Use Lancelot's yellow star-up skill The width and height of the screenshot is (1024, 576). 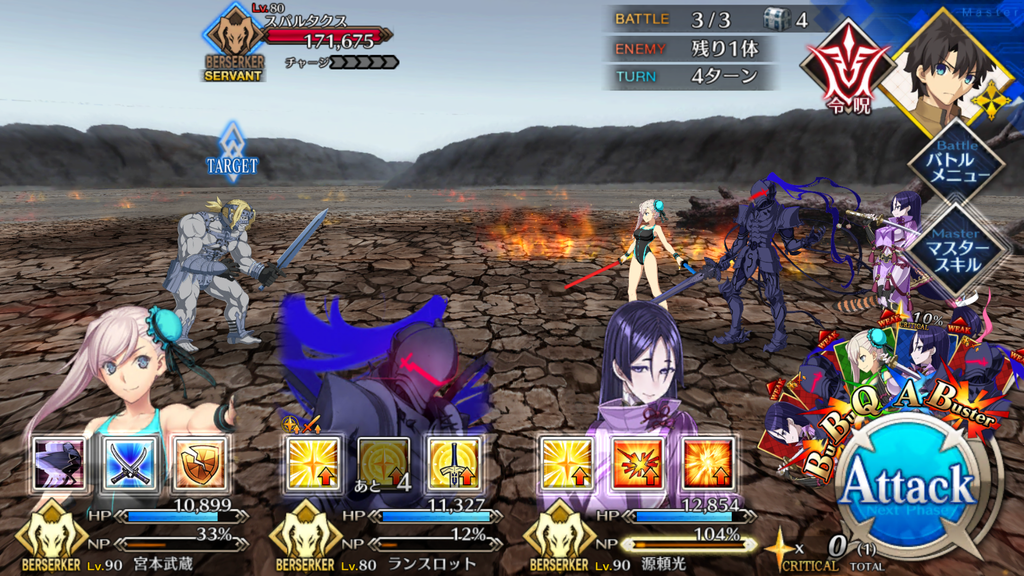(314, 463)
